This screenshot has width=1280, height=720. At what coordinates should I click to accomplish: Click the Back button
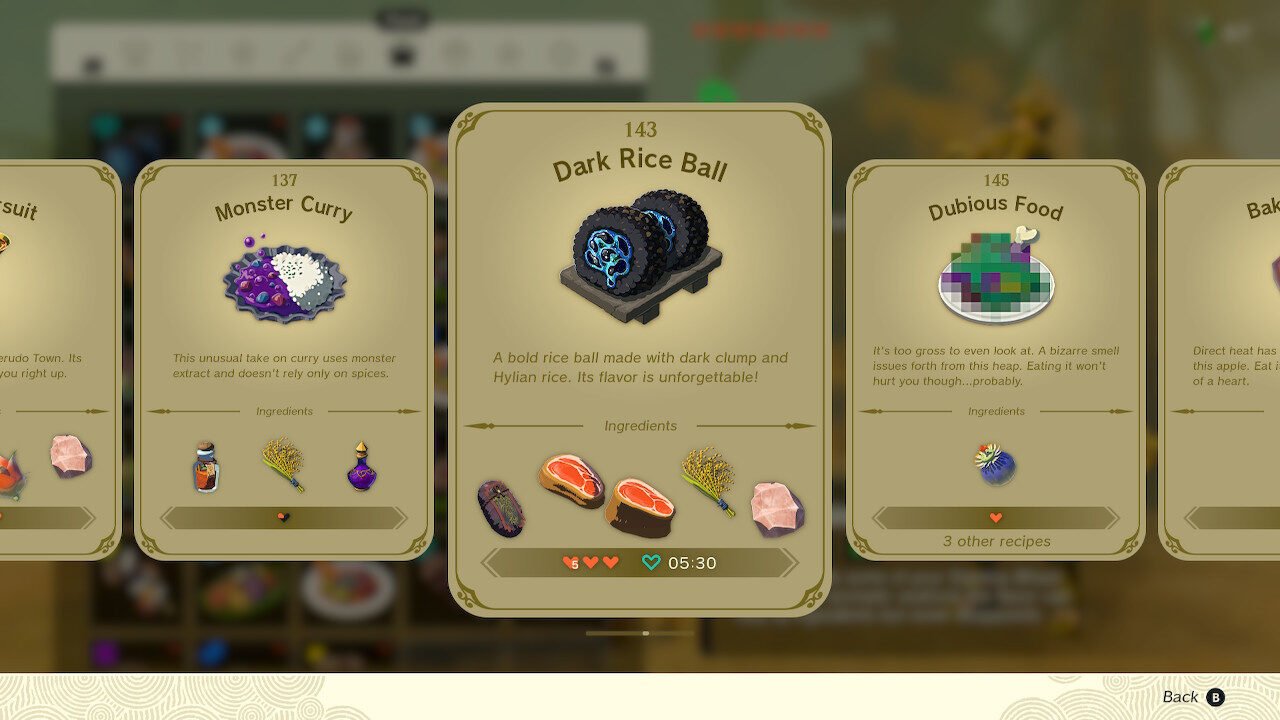1192,697
